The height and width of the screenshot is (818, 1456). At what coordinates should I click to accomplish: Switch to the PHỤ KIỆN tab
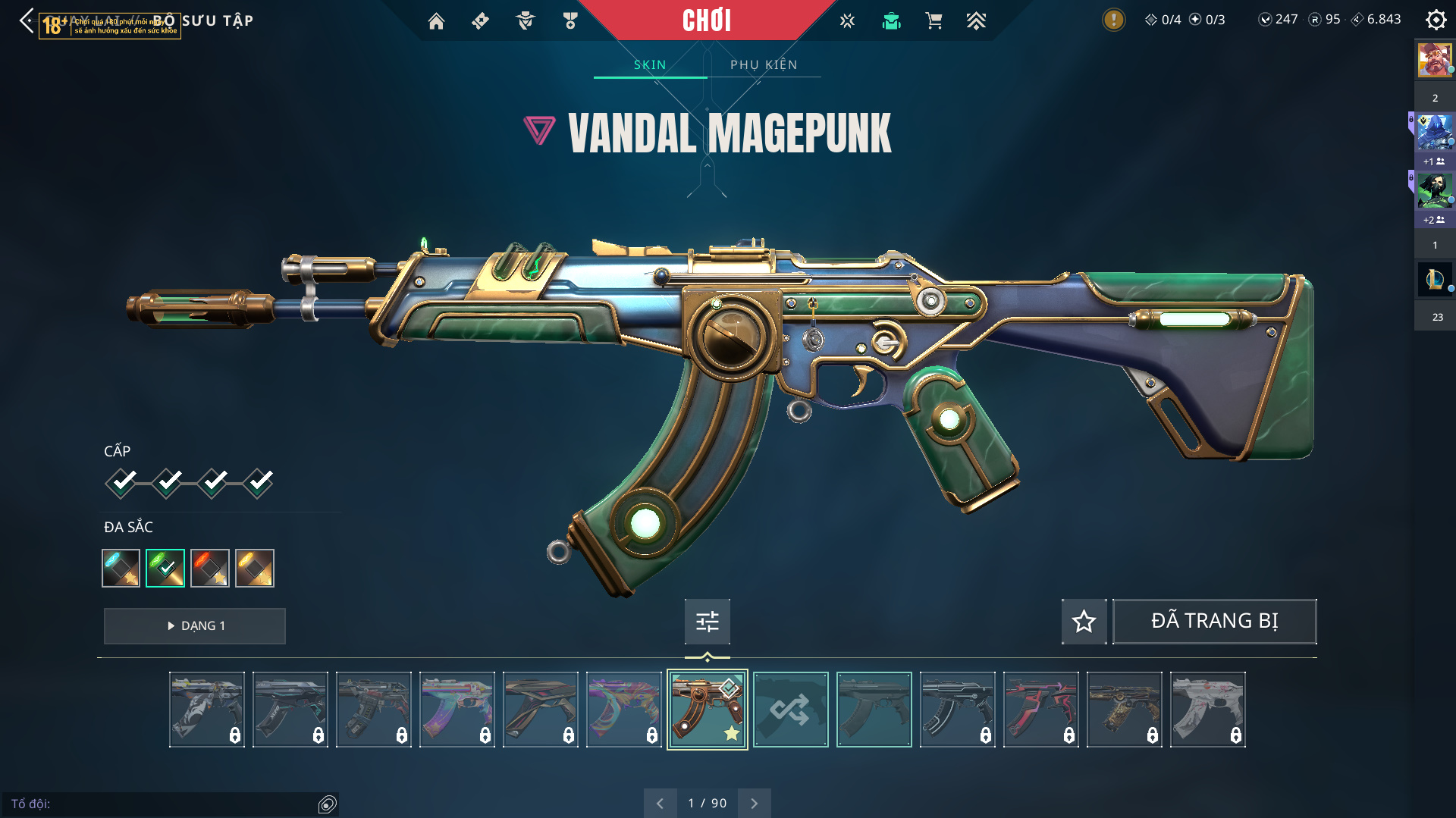764,65
